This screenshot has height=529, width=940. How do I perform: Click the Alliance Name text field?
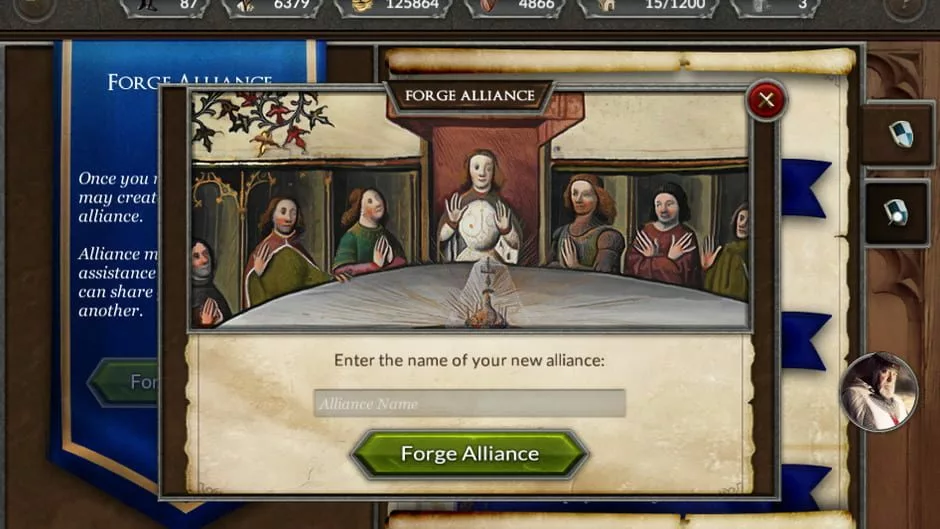[469, 404]
